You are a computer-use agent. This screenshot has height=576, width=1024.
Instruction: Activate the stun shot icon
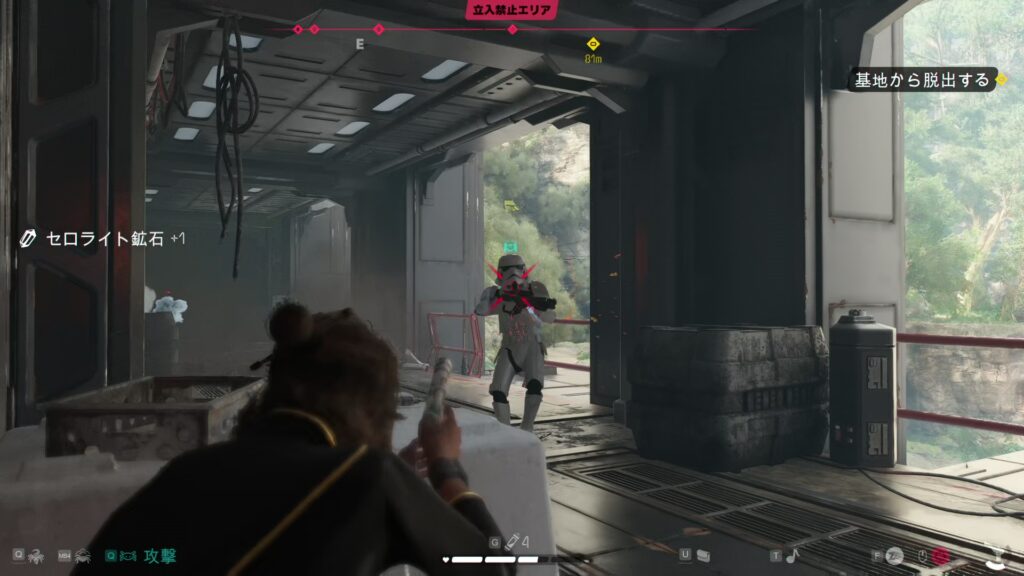(894, 555)
